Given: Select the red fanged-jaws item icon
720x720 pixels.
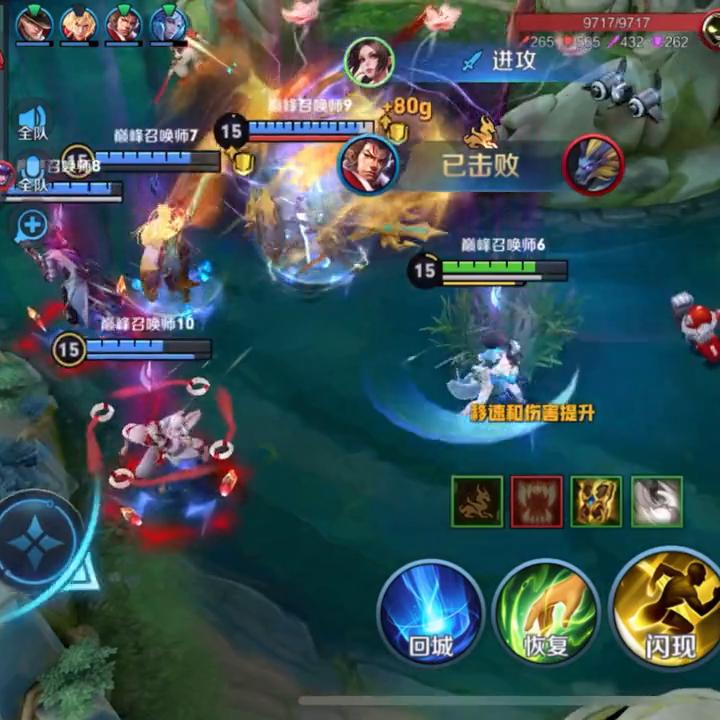Looking at the screenshot, I should click(537, 501).
